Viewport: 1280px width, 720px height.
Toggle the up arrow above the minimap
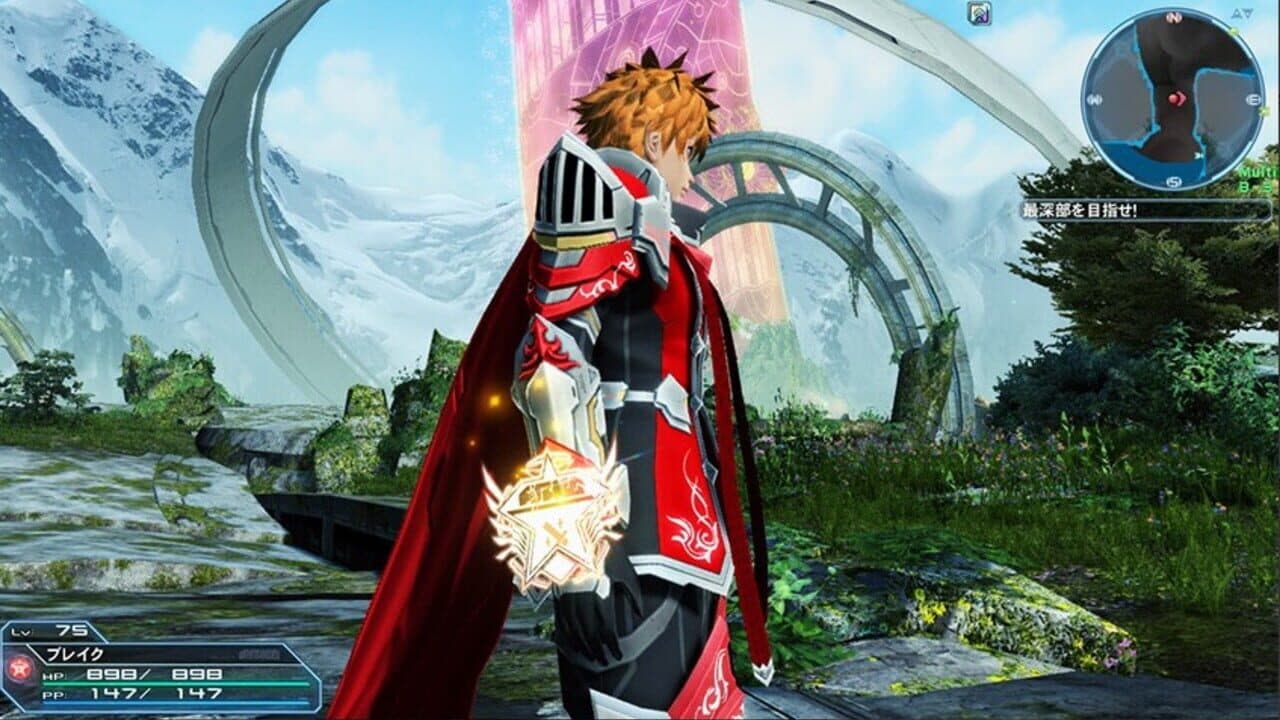tap(1236, 14)
